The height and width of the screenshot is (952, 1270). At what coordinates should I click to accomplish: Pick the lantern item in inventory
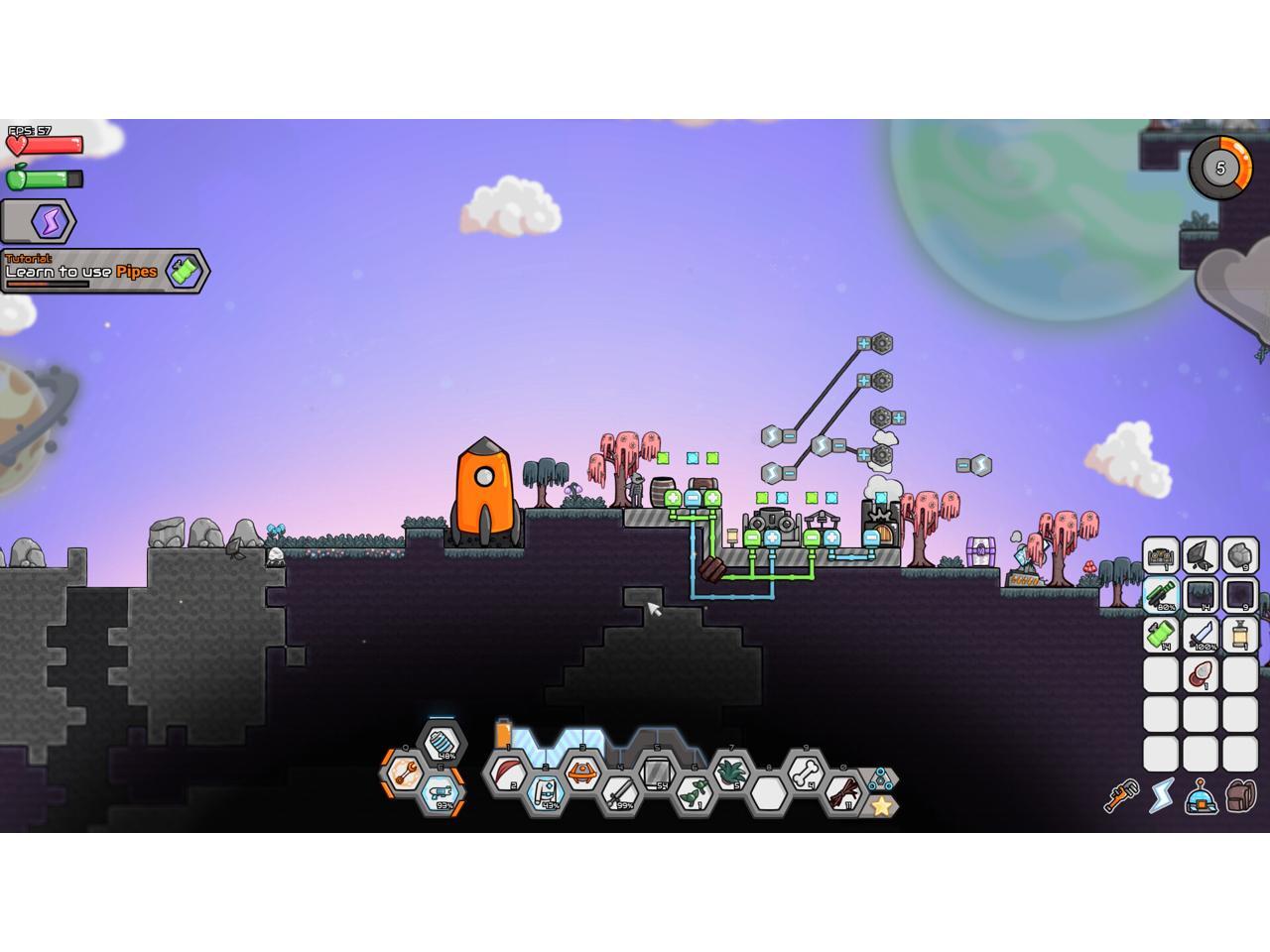[x=1240, y=635]
